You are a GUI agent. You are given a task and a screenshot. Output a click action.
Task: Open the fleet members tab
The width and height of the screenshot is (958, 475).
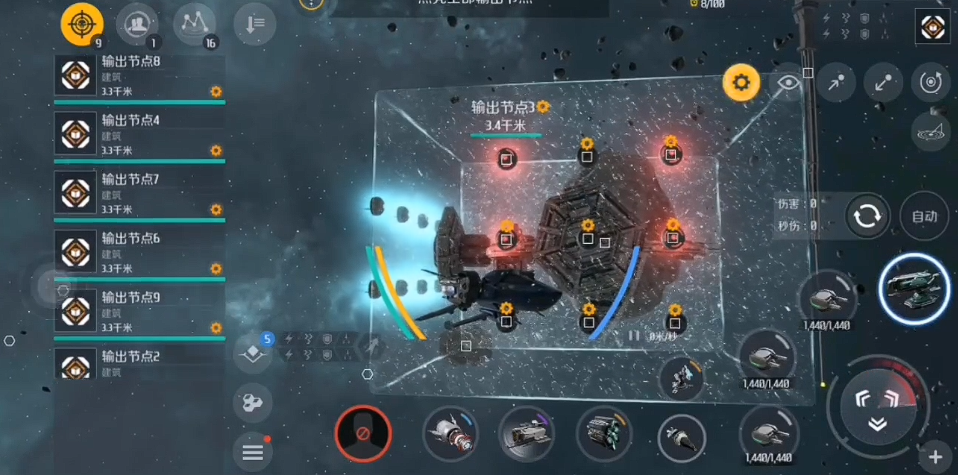(138, 24)
